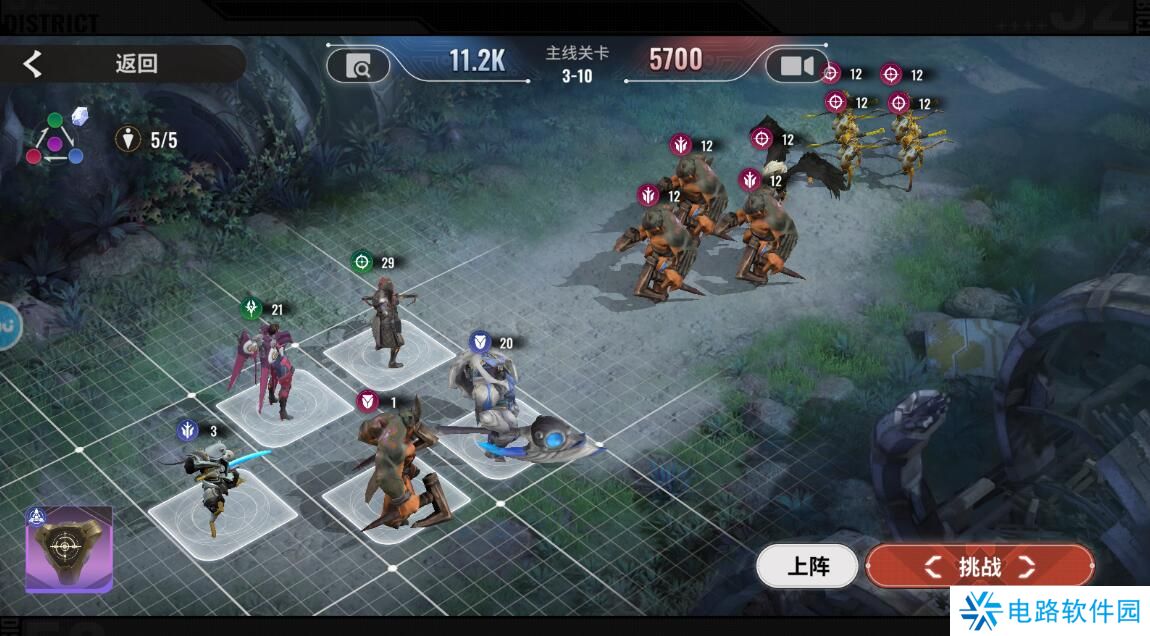Show the faction counter triangle chart
The width and height of the screenshot is (1150, 636).
[55, 138]
